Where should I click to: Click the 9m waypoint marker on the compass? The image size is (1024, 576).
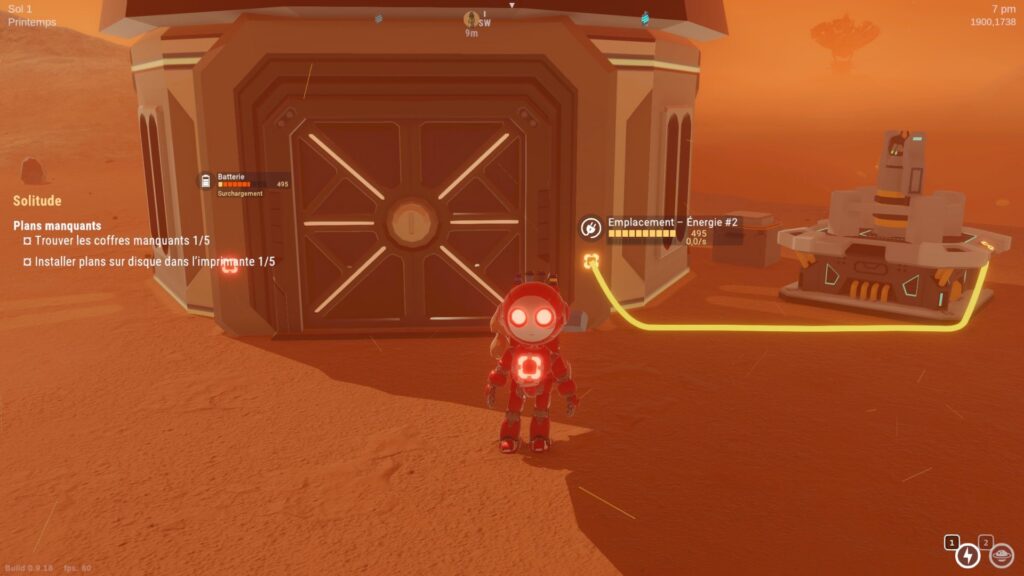pyautogui.click(x=471, y=19)
